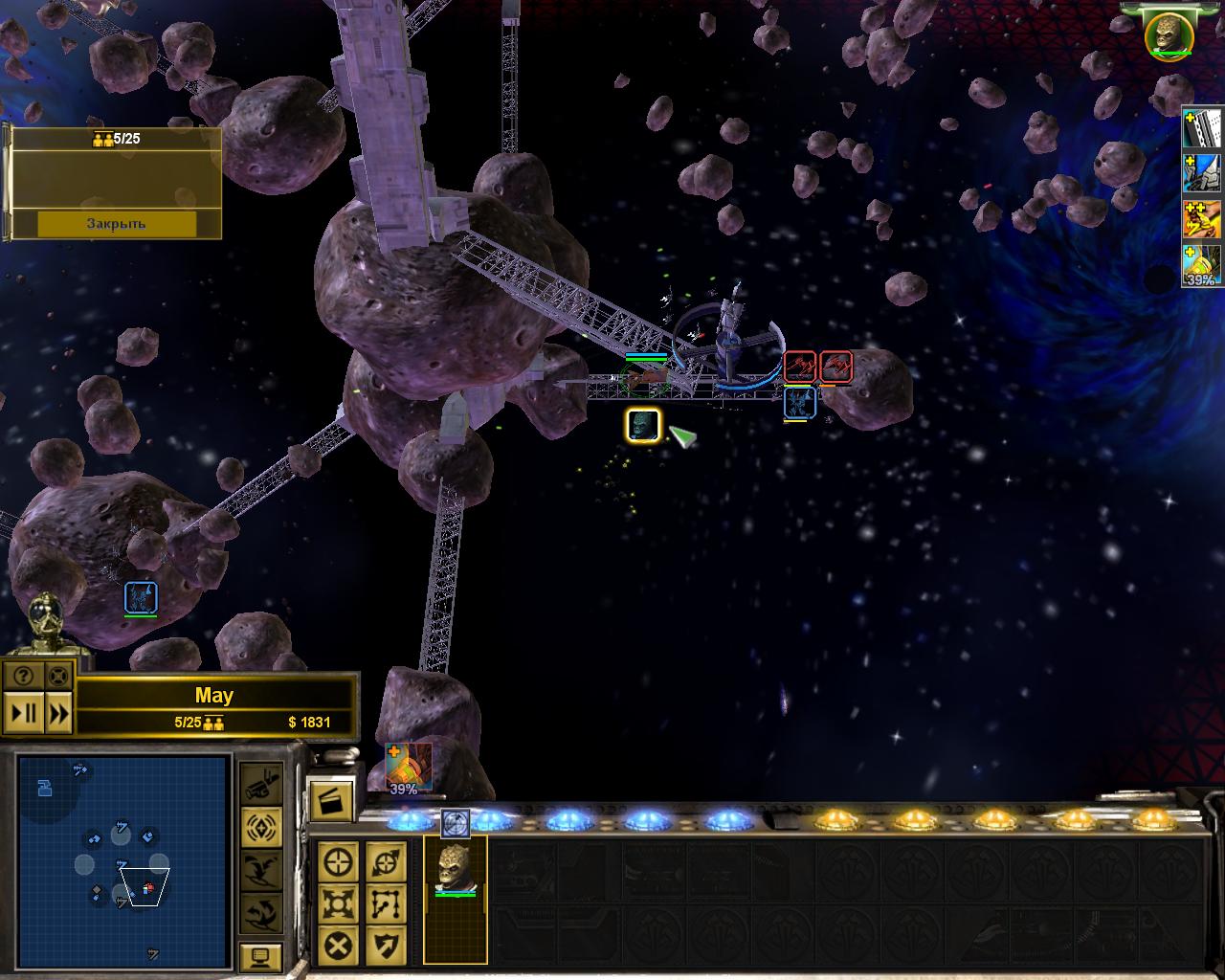This screenshot has width=1225, height=980.
Task: Activate the shield-with-arrow guard command
Action: click(x=386, y=946)
